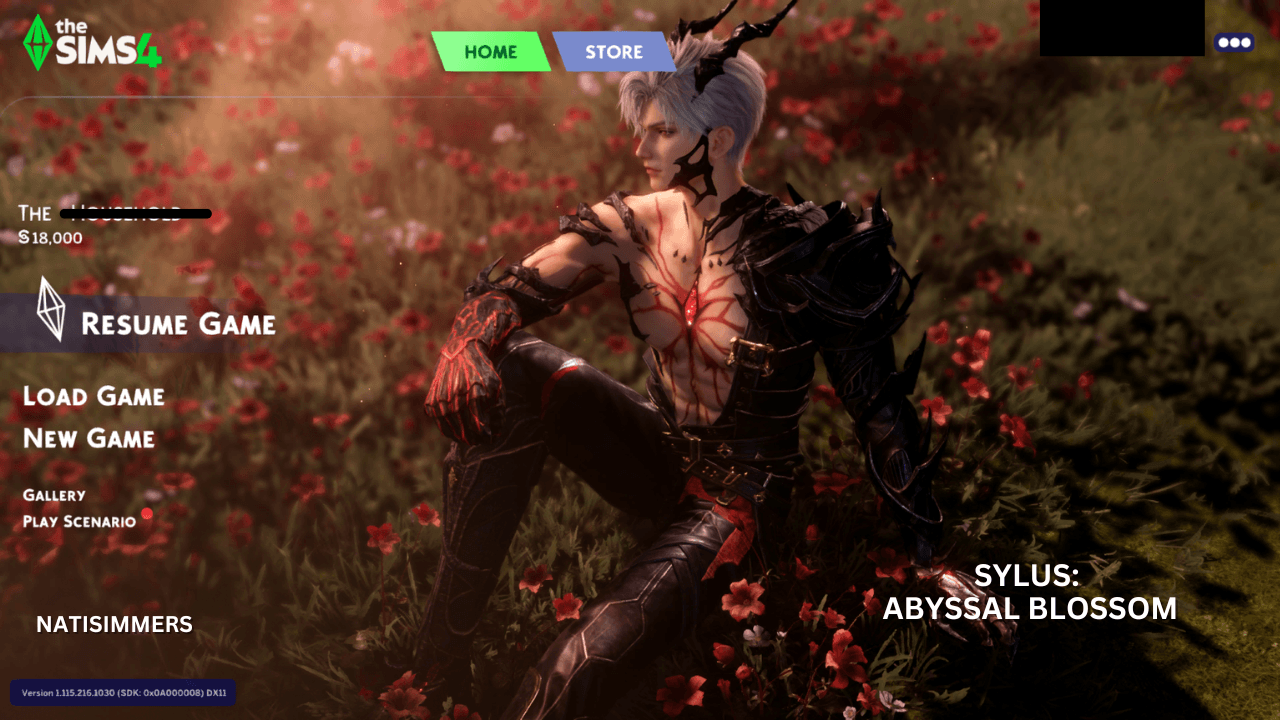
Task: Click the 18,000 Simoleon funds display
Action: pyautogui.click(x=50, y=238)
